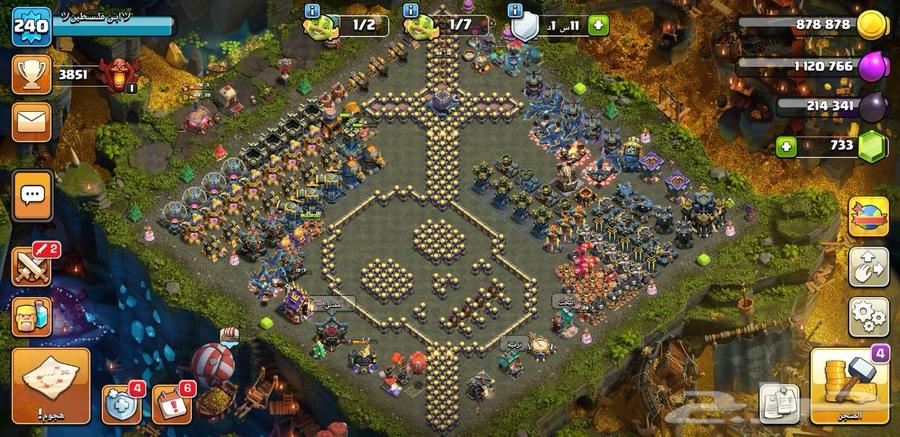900x437 pixels.
Task: Open the village layout editor arrows button
Action: point(868,267)
